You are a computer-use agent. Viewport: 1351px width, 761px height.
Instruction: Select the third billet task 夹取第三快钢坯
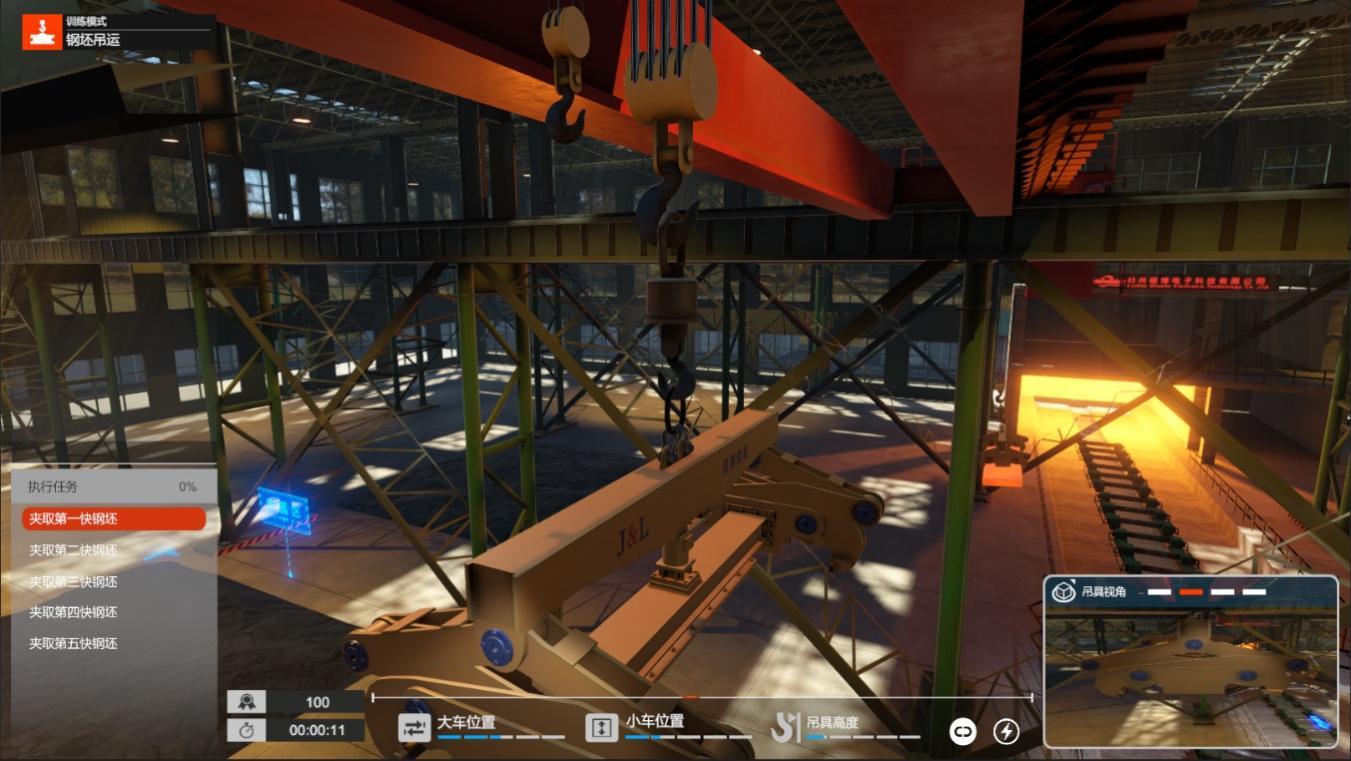coord(73,581)
